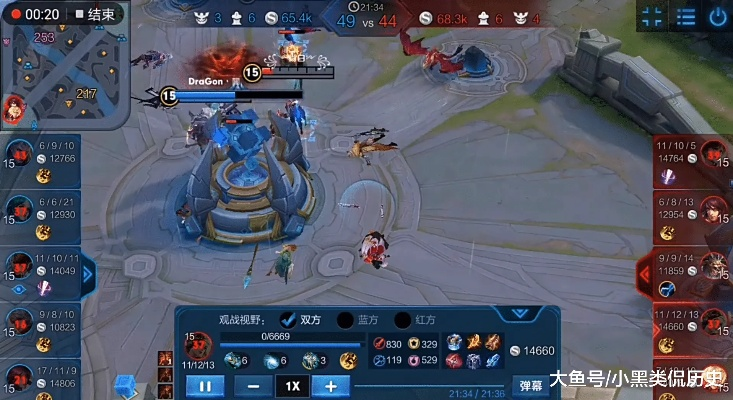Pause the spectated match playback

click(204, 385)
